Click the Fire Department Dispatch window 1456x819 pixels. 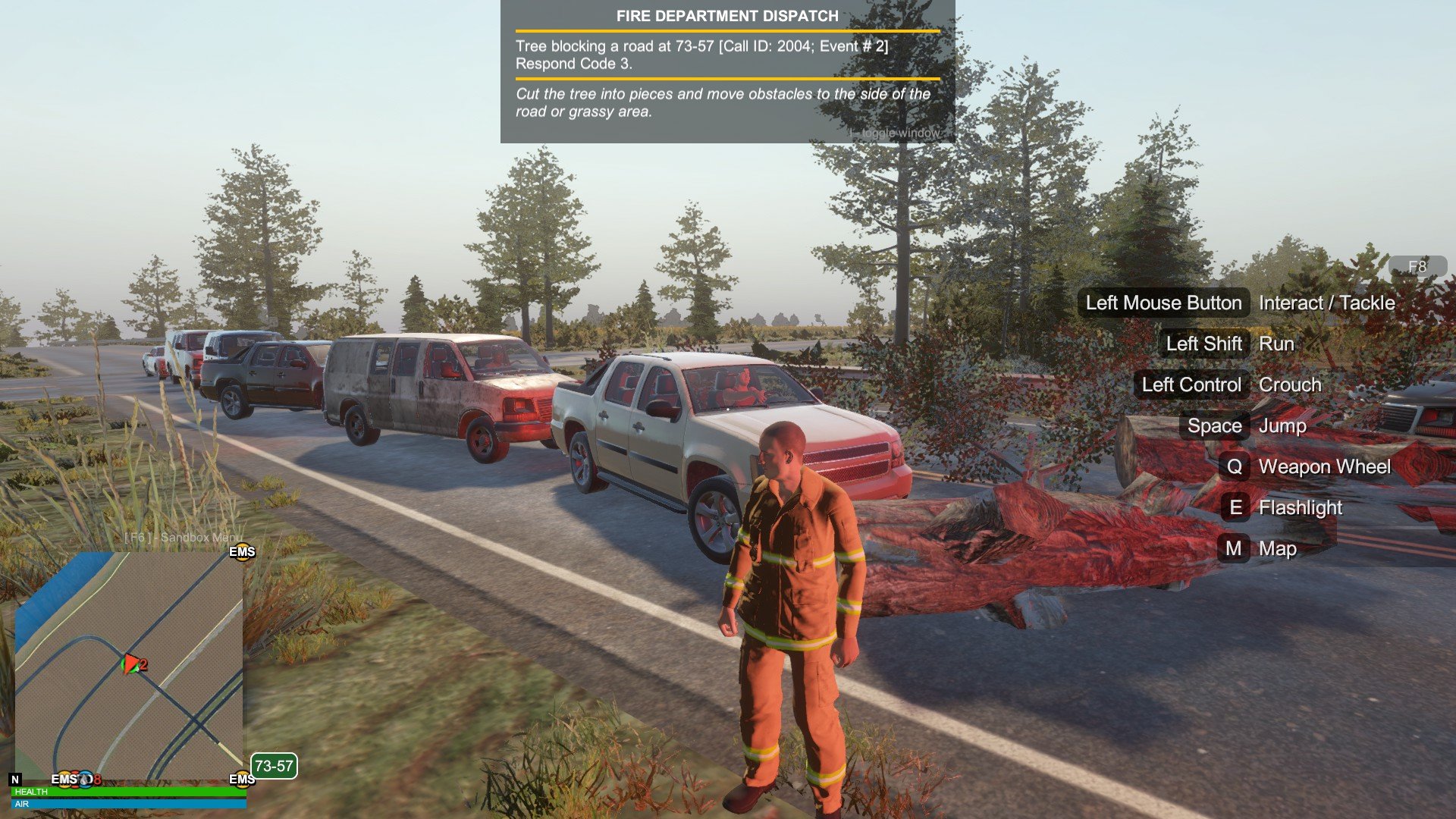[727, 72]
